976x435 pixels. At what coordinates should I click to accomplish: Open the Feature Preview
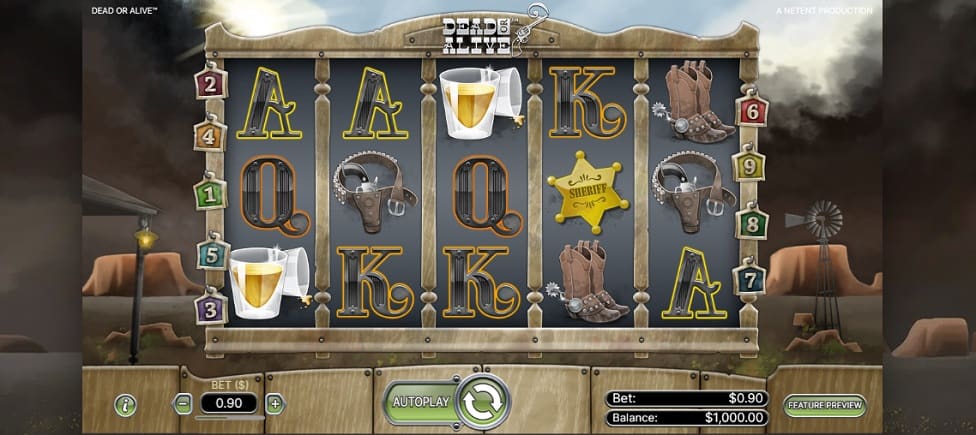click(x=825, y=405)
